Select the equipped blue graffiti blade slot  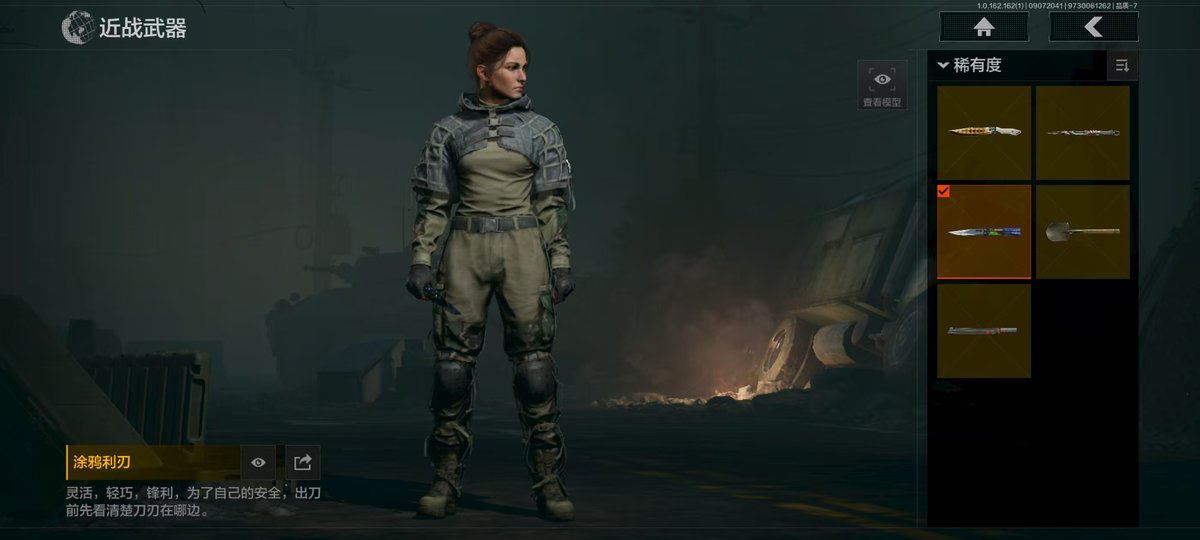[984, 231]
